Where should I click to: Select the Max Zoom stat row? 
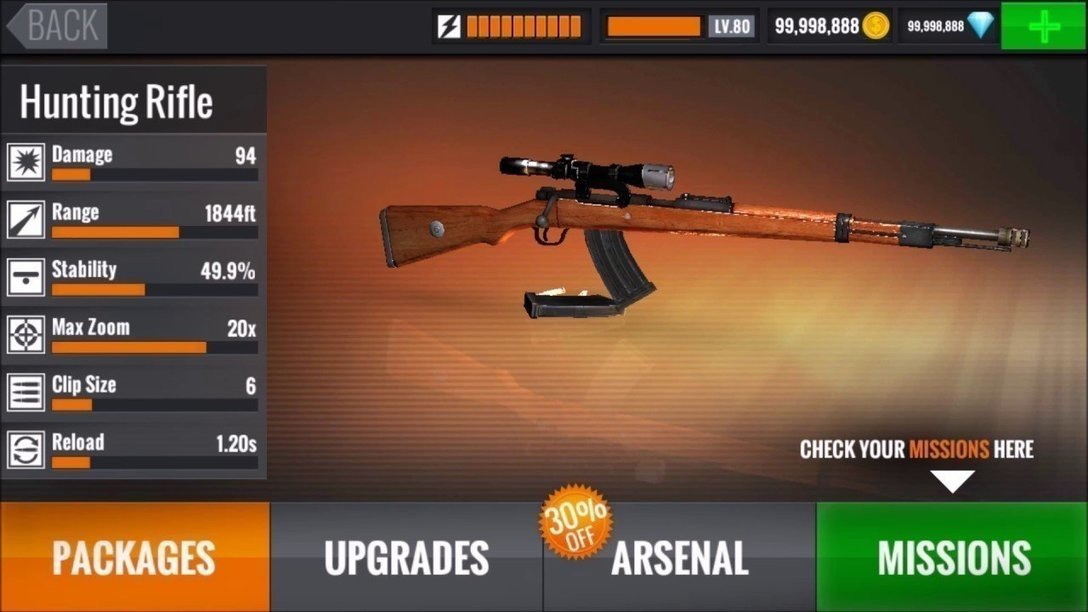pos(133,335)
